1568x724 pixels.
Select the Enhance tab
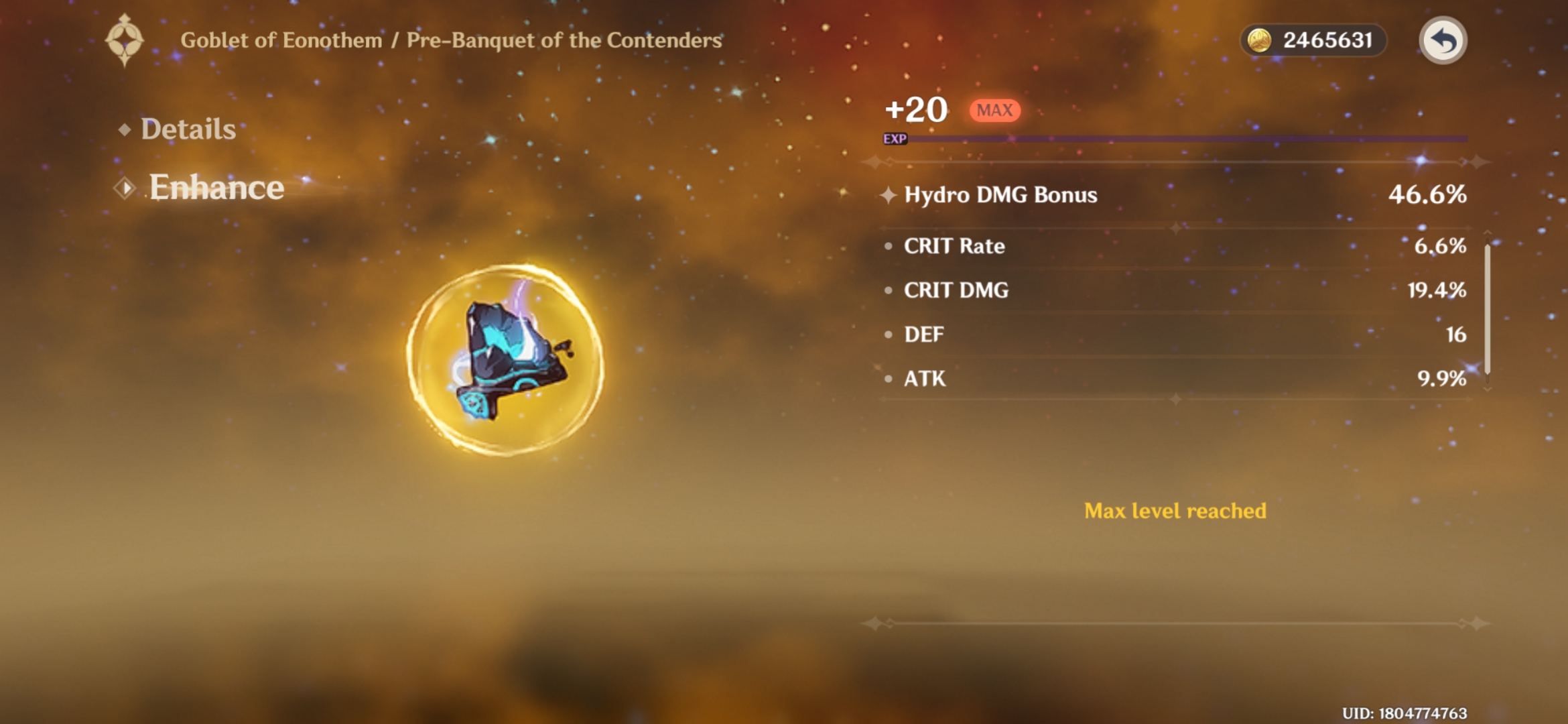pos(216,187)
